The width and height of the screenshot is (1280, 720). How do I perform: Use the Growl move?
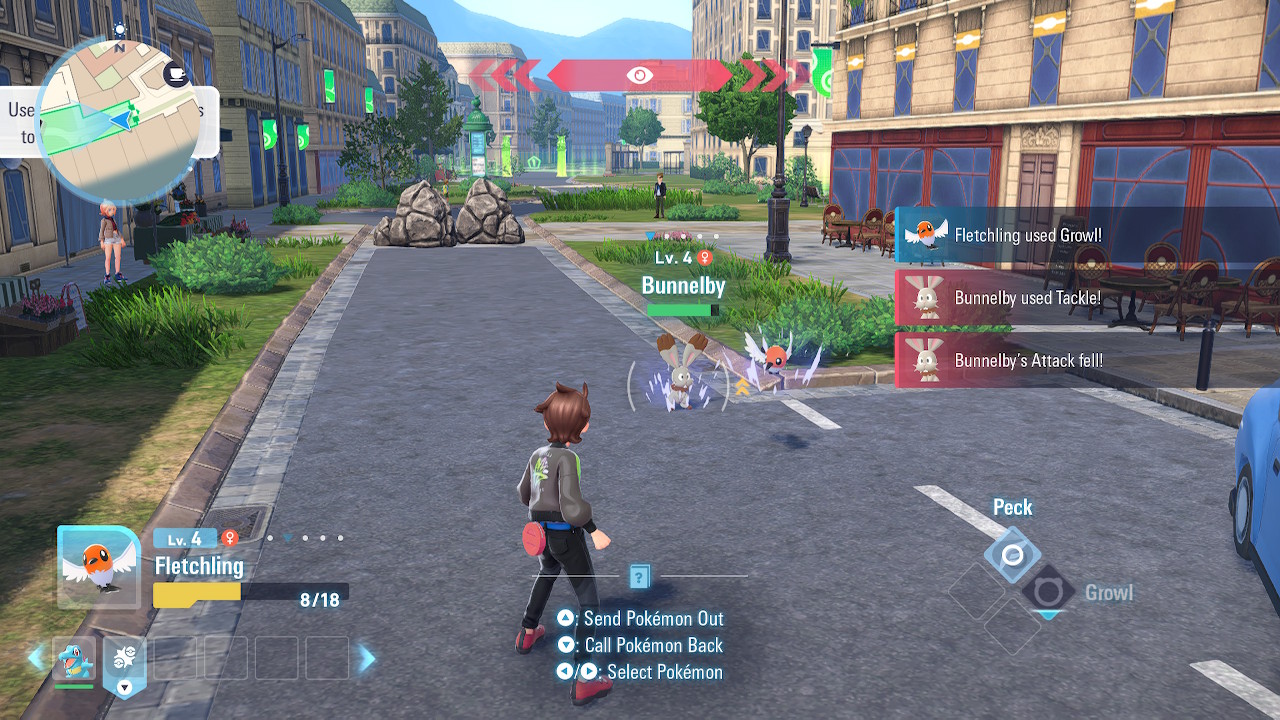(1048, 592)
